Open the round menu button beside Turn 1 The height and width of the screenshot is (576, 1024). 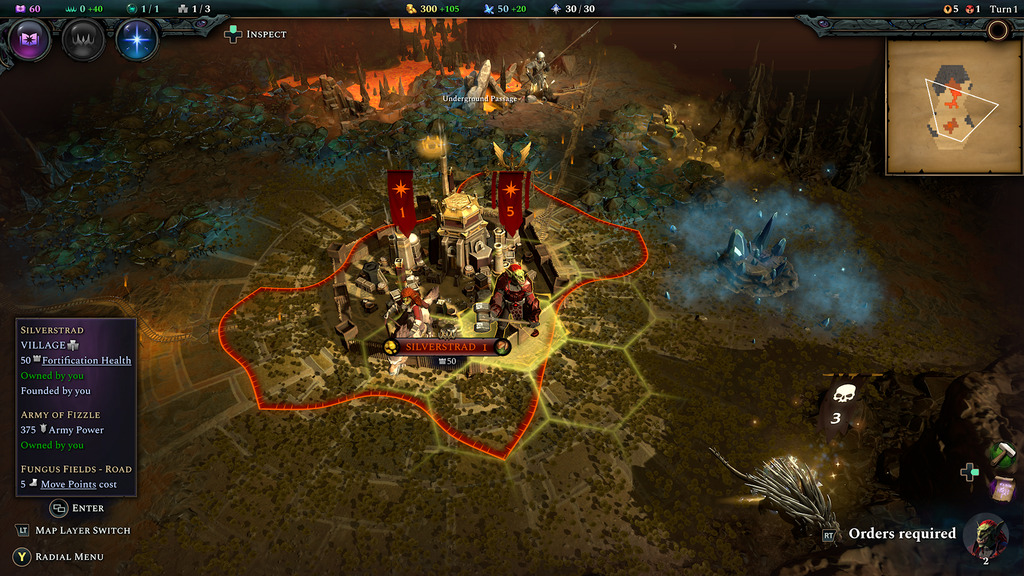(x=997, y=30)
